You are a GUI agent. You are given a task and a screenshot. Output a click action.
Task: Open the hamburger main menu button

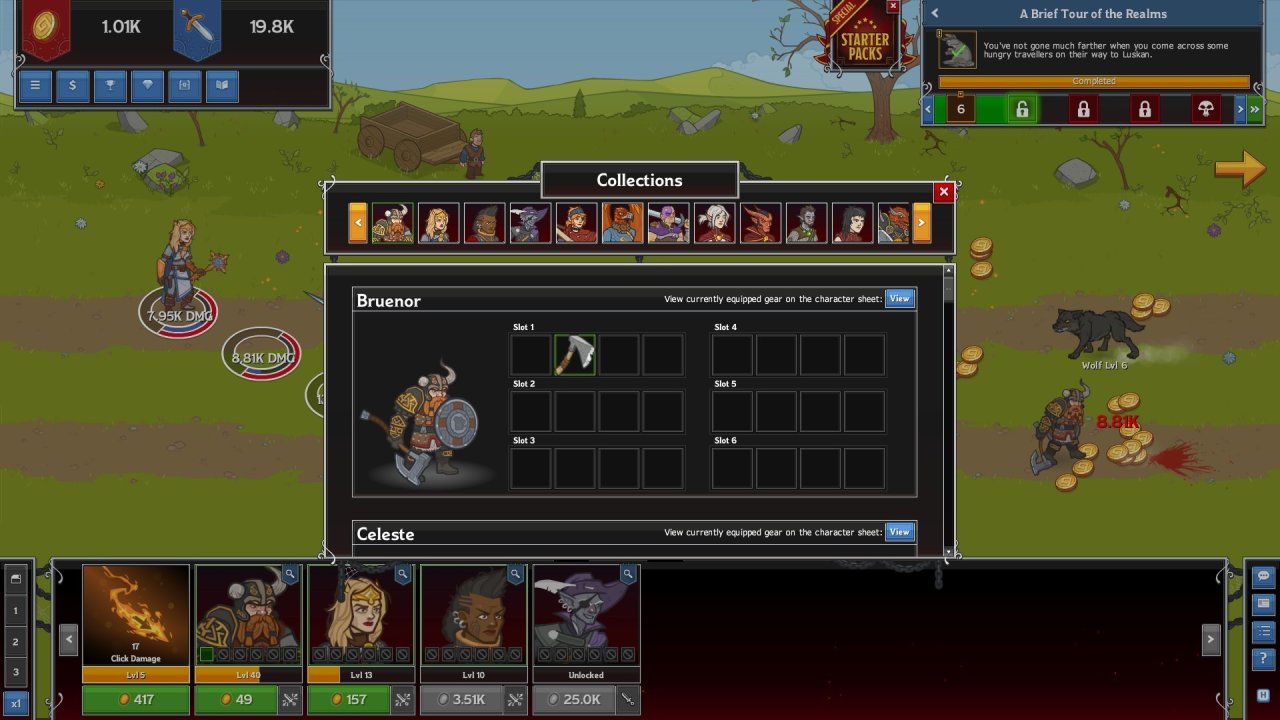click(35, 86)
